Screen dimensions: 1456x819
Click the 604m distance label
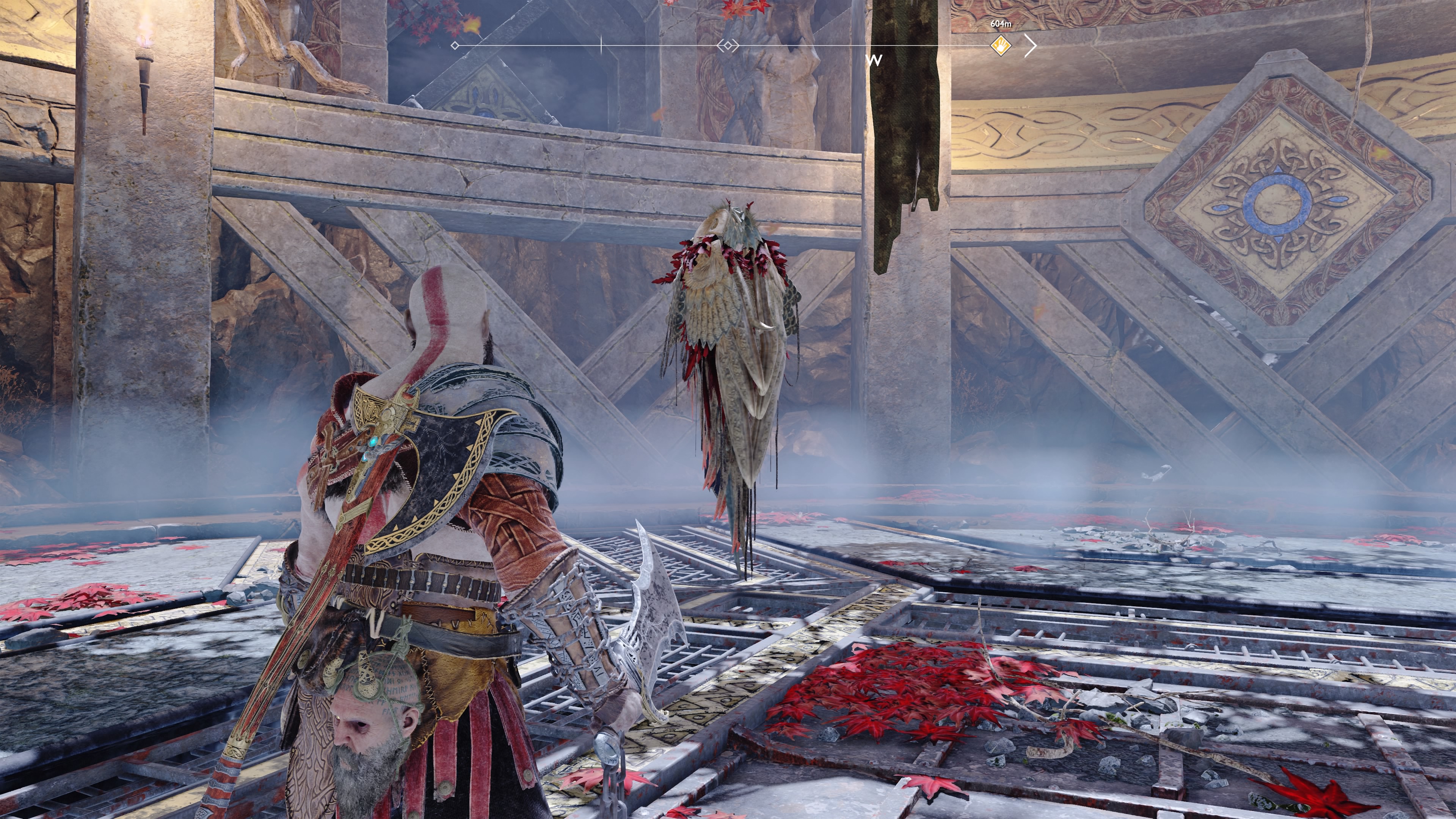click(1001, 25)
